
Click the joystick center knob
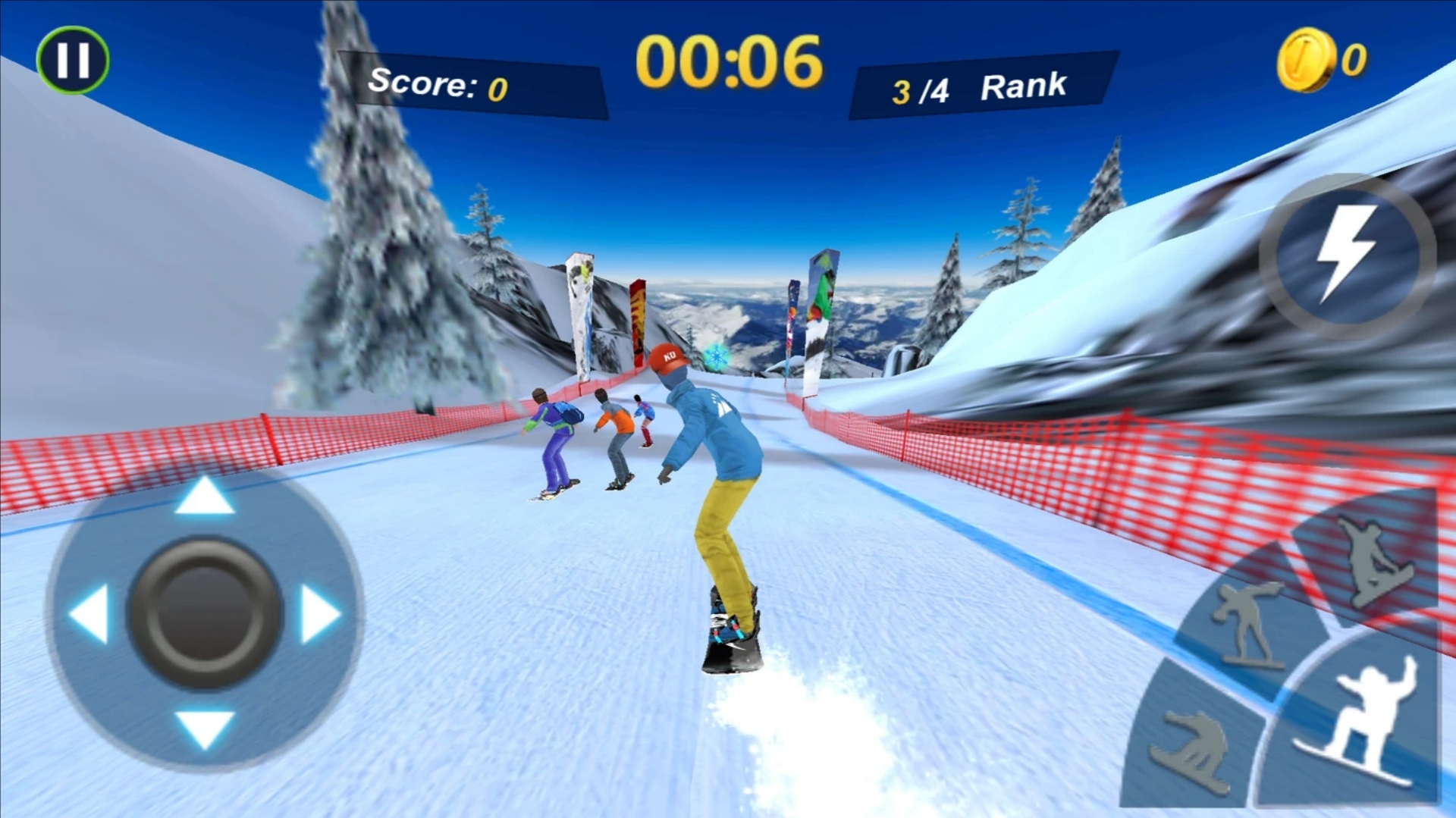[x=204, y=613]
